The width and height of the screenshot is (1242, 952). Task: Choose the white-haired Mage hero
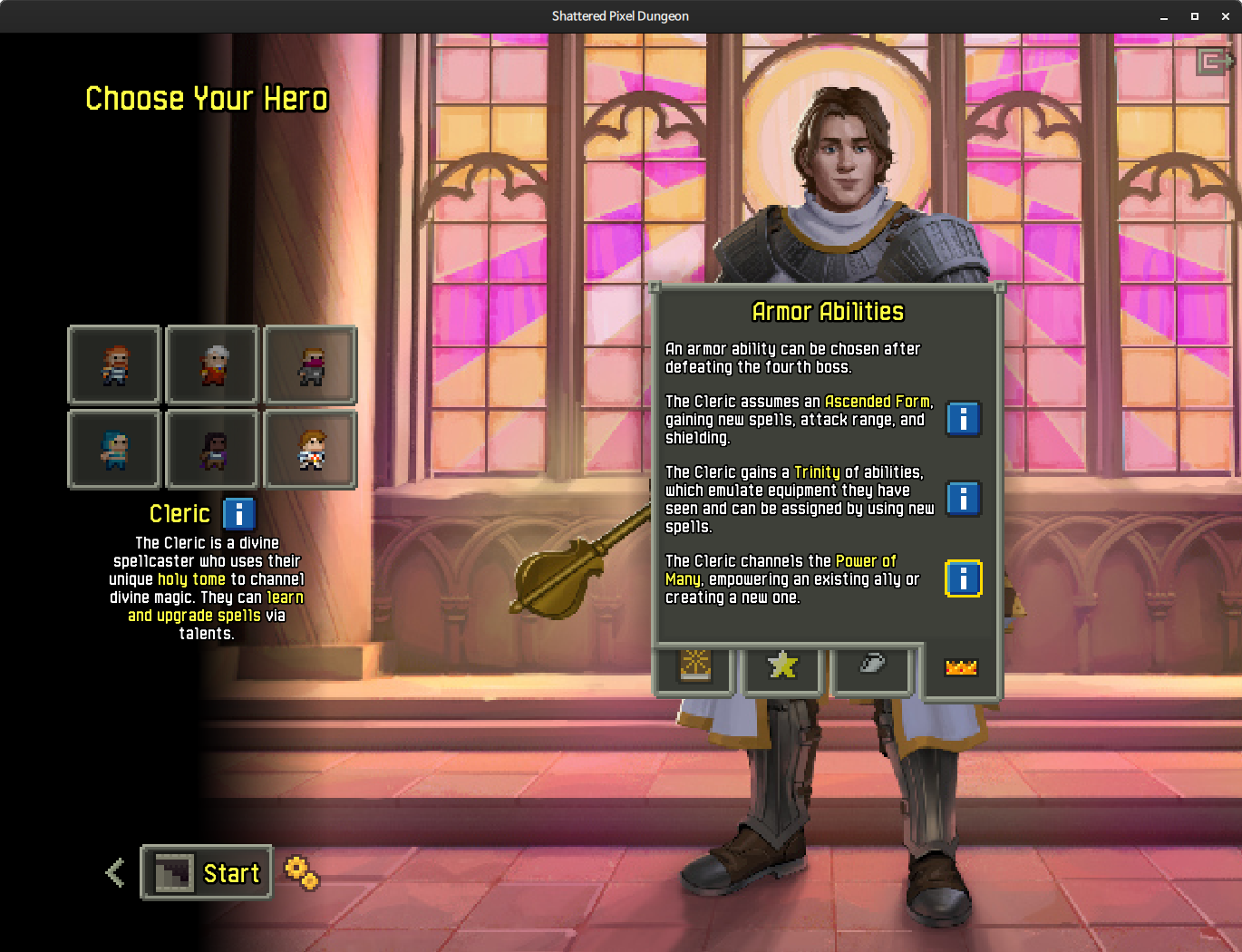213,365
